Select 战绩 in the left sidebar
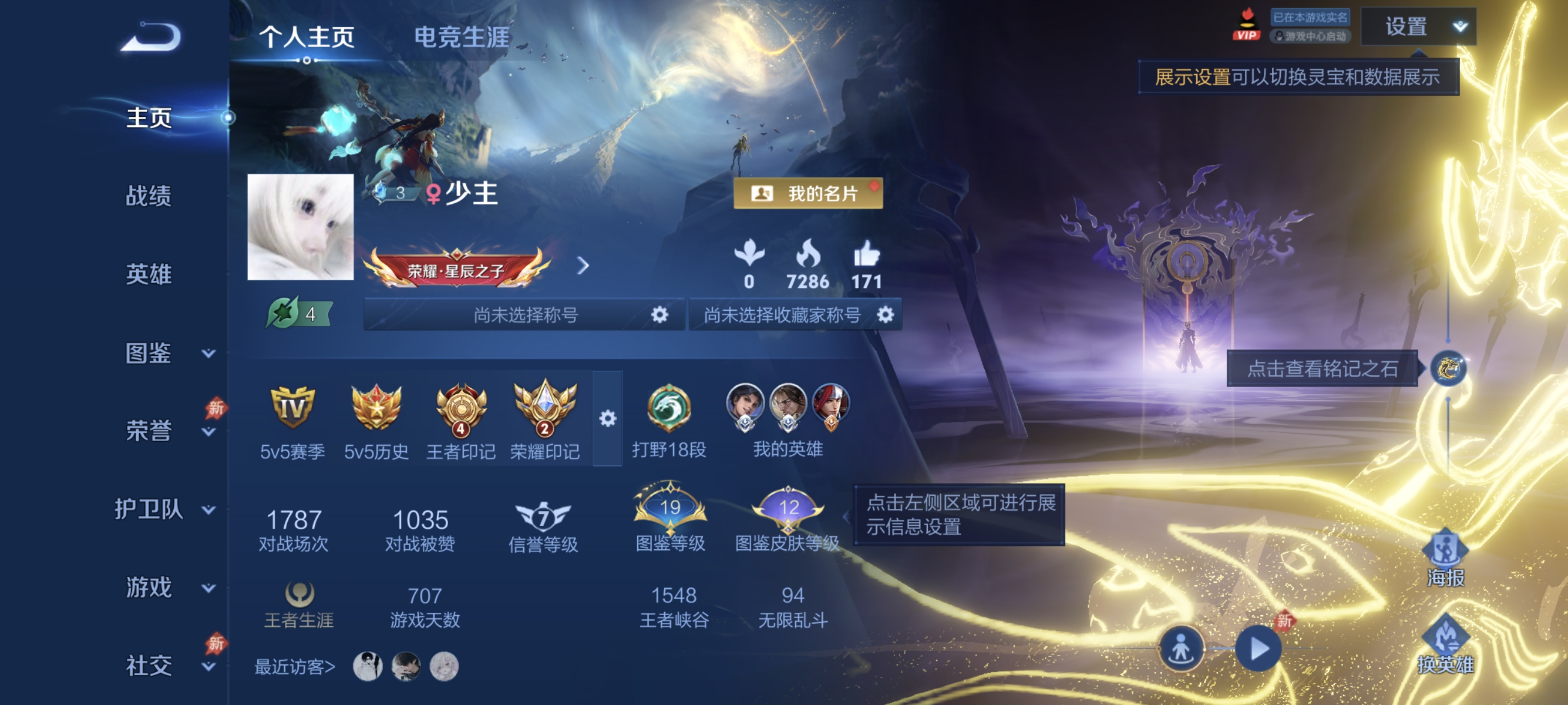The image size is (1568, 705). (x=148, y=197)
